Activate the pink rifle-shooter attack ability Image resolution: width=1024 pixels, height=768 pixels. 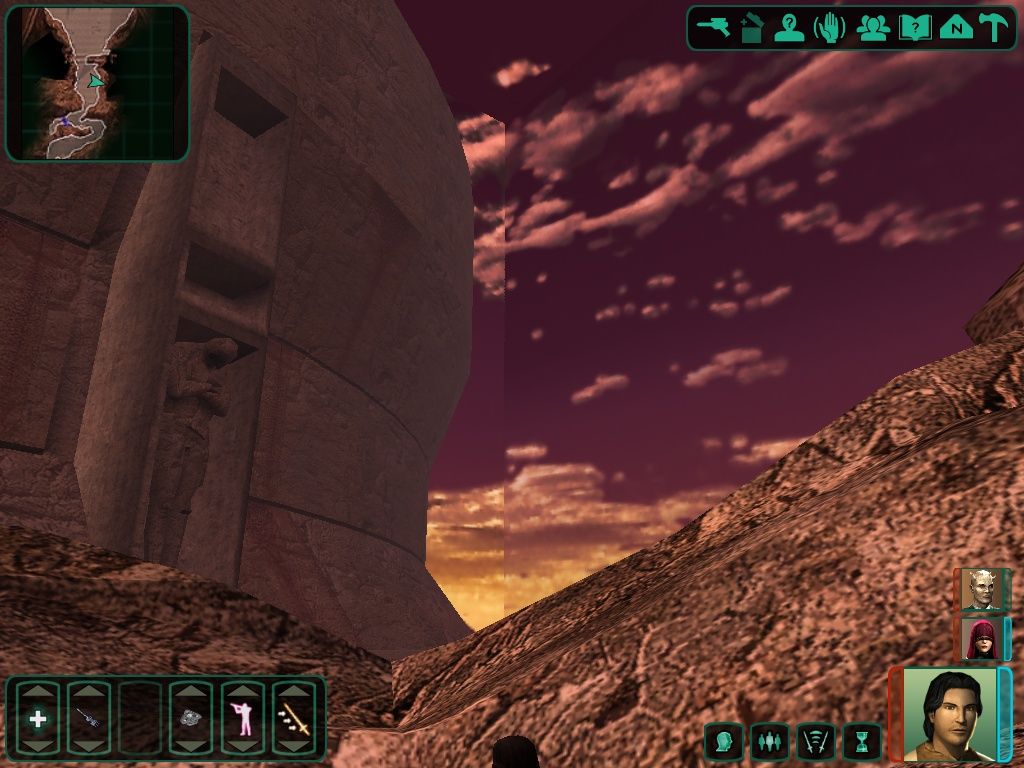242,718
